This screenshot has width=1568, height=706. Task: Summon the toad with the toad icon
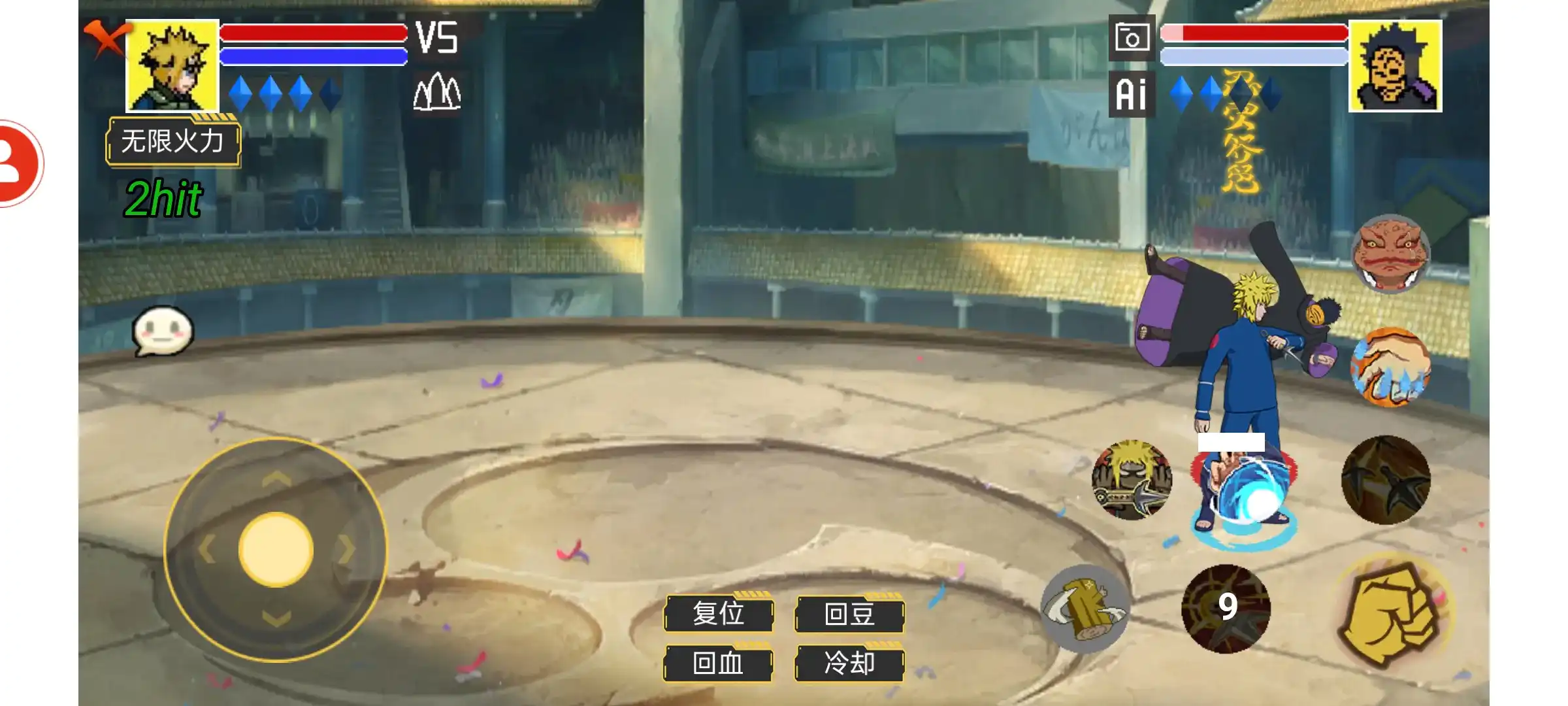coord(1390,254)
